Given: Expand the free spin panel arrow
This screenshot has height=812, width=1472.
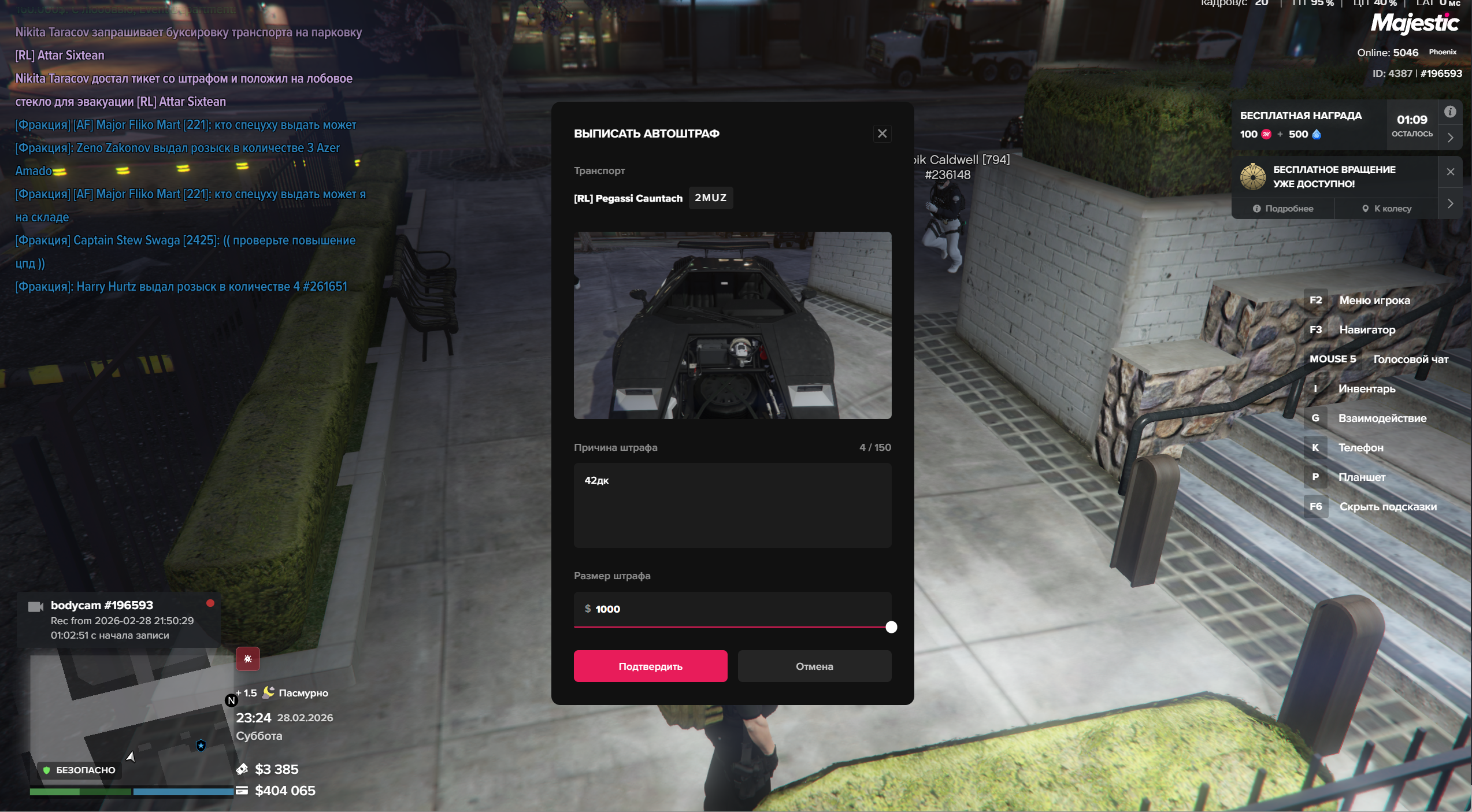Looking at the screenshot, I should (1450, 203).
